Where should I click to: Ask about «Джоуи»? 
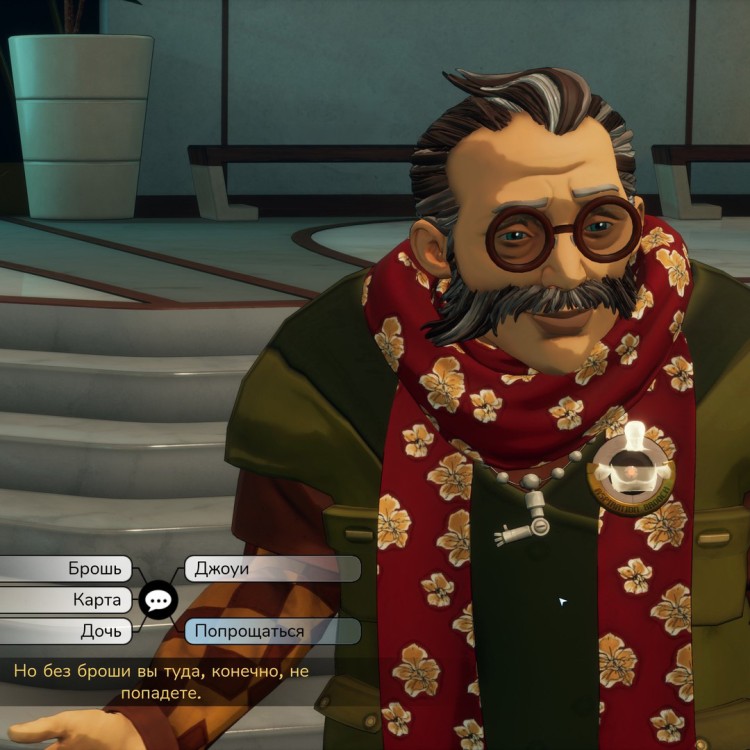[270, 569]
